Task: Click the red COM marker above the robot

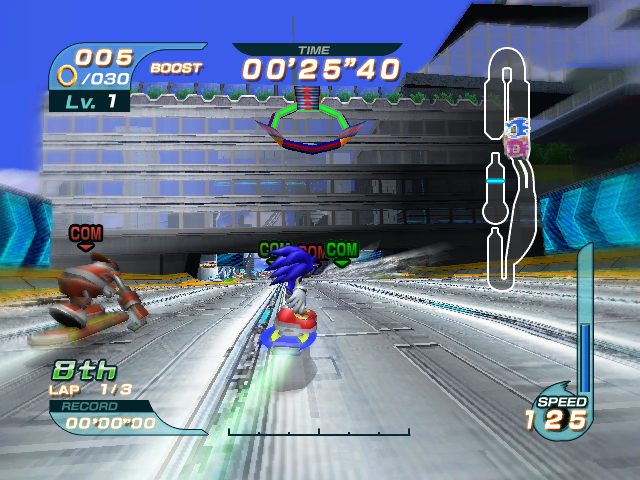Action: pos(85,234)
